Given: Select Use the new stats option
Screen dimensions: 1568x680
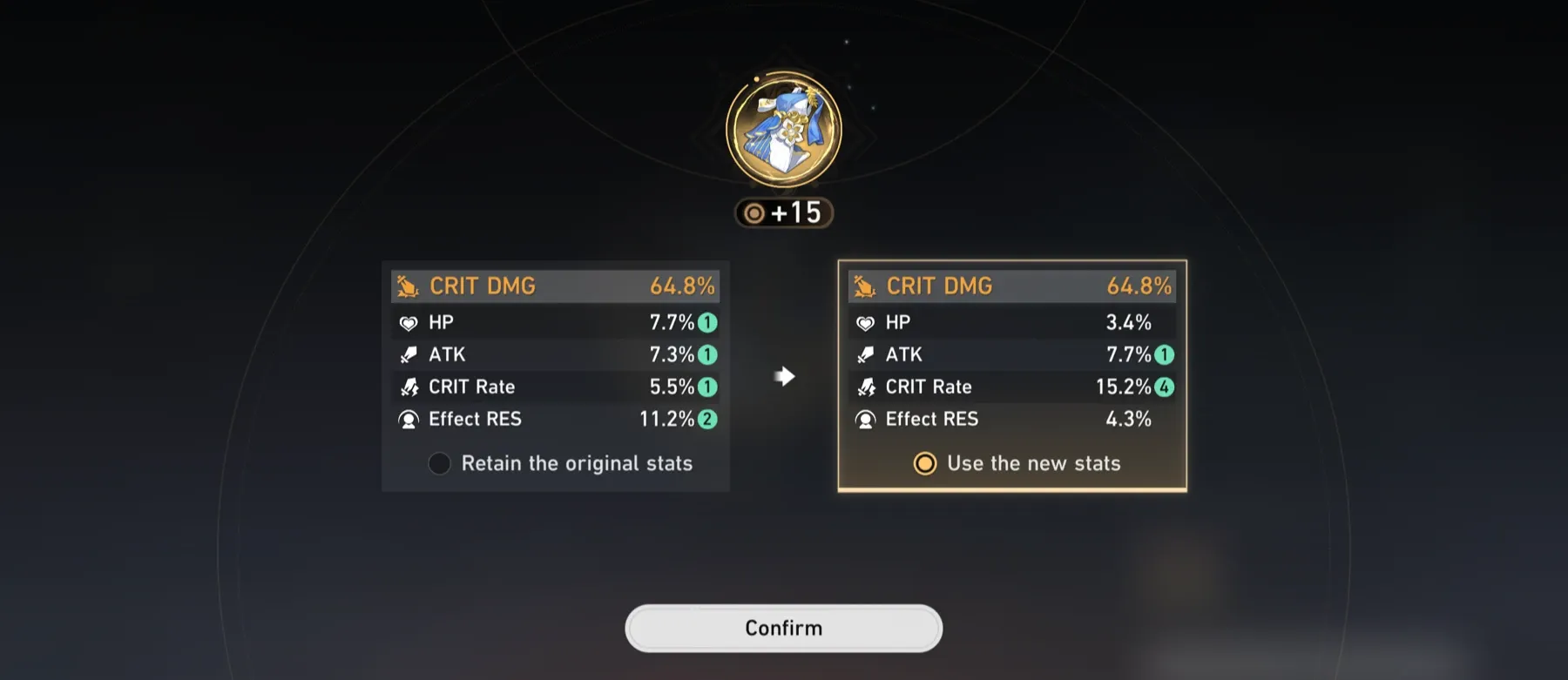Looking at the screenshot, I should pos(923,463).
